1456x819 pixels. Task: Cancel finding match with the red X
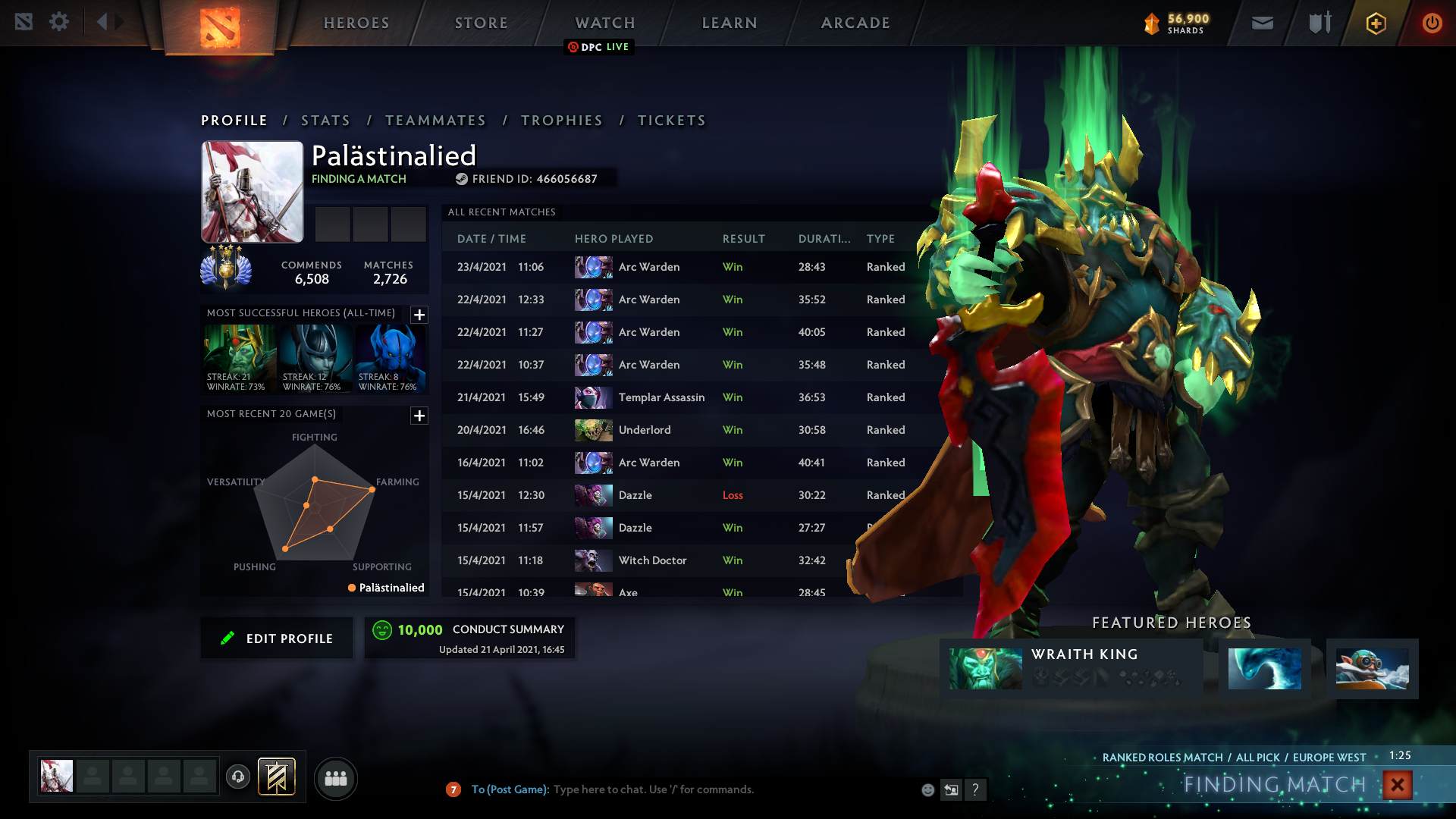click(x=1397, y=785)
